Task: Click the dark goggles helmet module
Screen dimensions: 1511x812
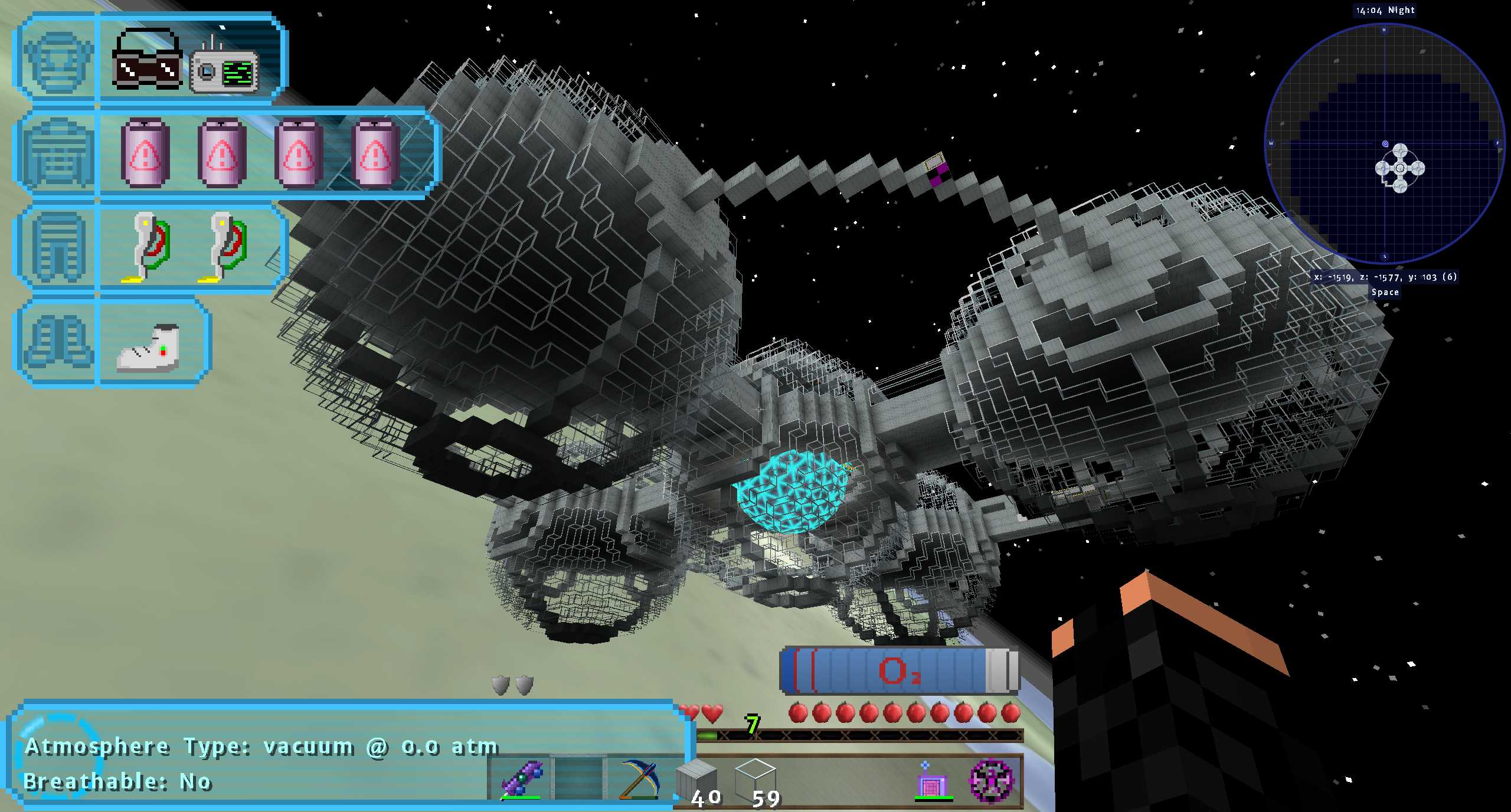Action: pyautogui.click(x=146, y=61)
